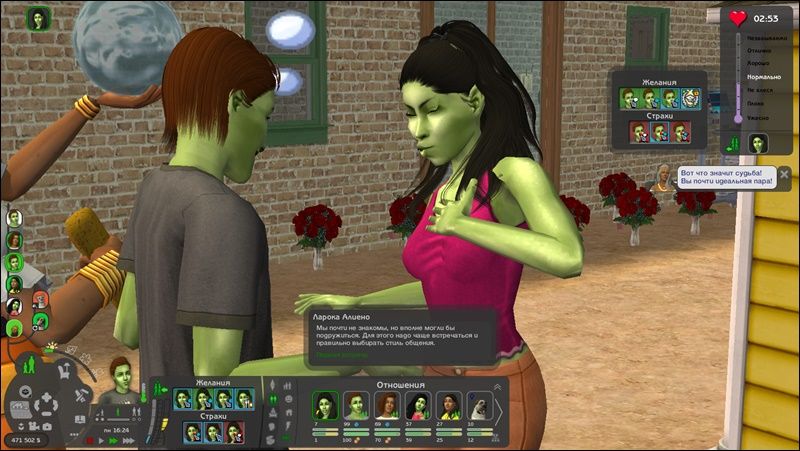Select the first fear in the date partner panel
Image resolution: width=800 pixels, height=451 pixels.
(x=638, y=132)
